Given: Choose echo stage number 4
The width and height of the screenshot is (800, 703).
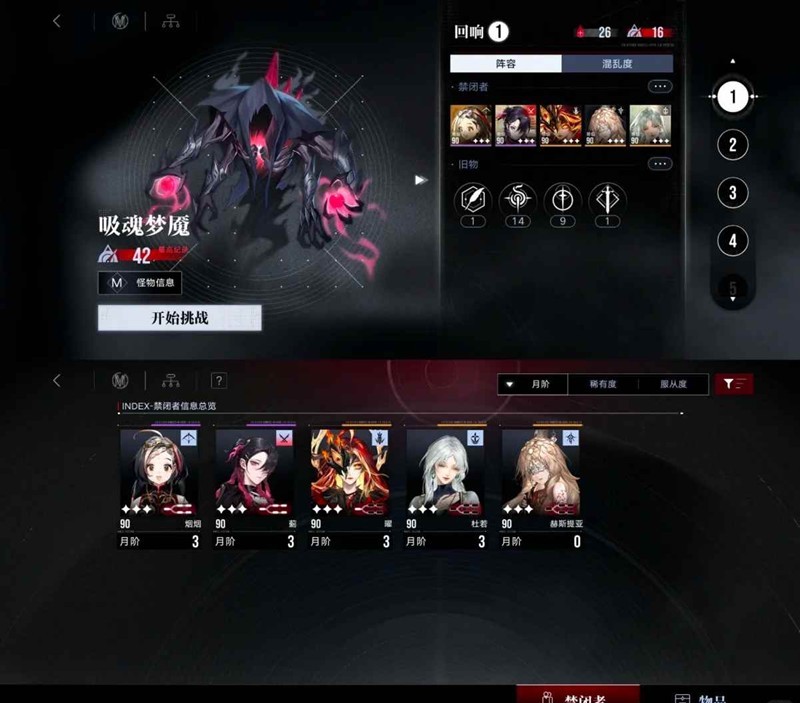Looking at the screenshot, I should 732,240.
